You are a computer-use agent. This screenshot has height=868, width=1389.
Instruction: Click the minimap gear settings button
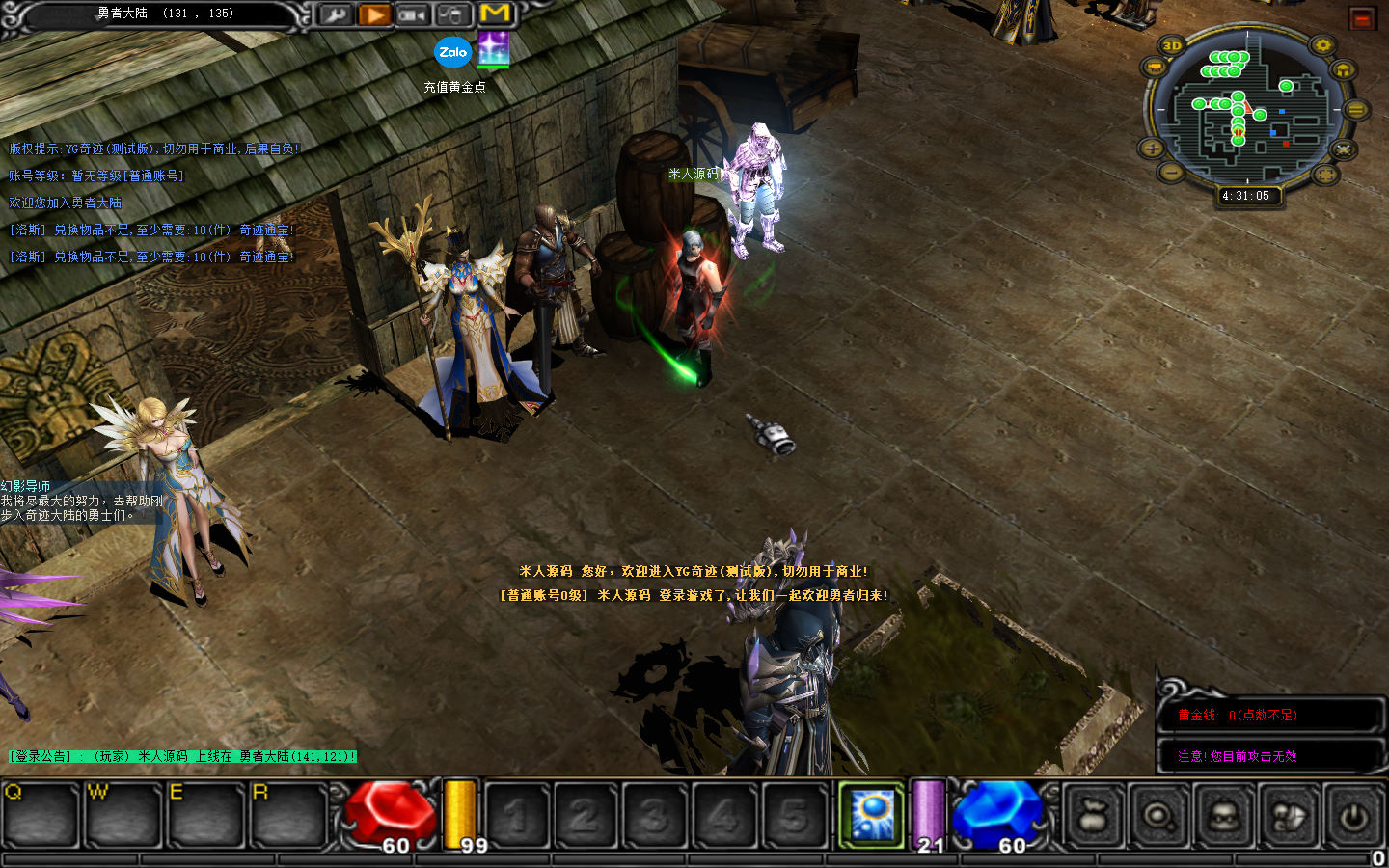(x=1322, y=45)
